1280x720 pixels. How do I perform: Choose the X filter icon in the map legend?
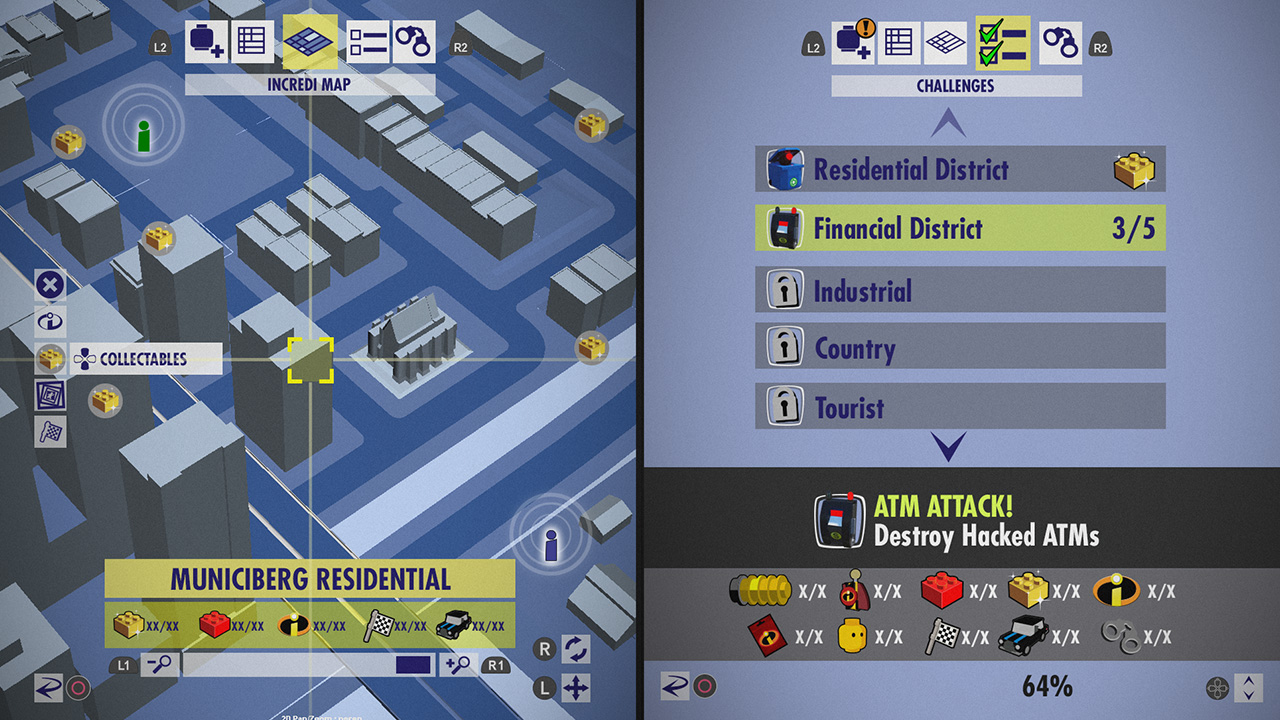pos(50,285)
